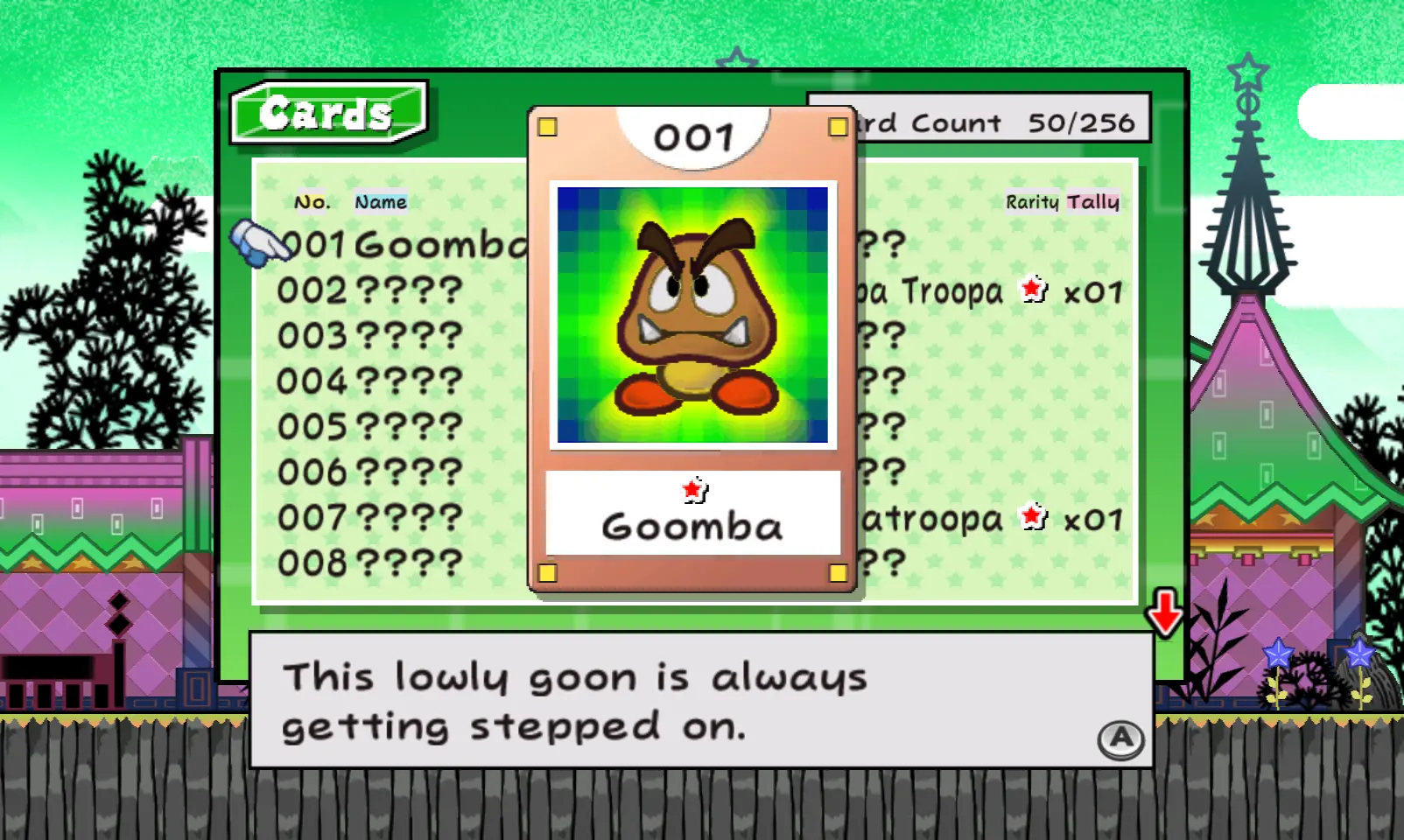The height and width of the screenshot is (840, 1404).
Task: Select the Koopa Troopa card row
Action: click(989, 291)
